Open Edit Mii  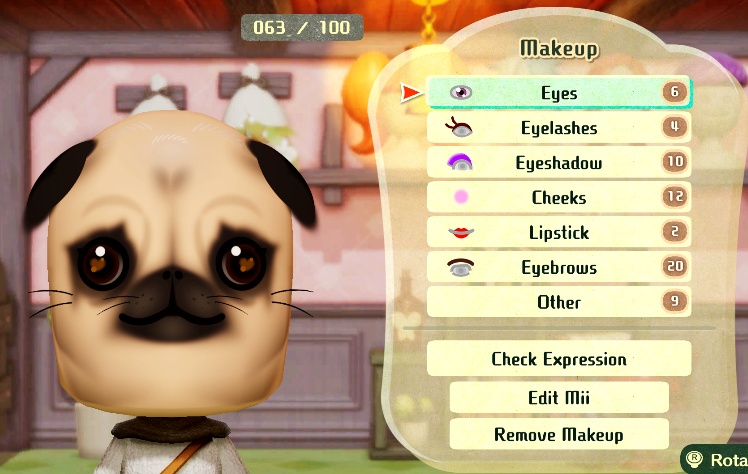[559, 397]
